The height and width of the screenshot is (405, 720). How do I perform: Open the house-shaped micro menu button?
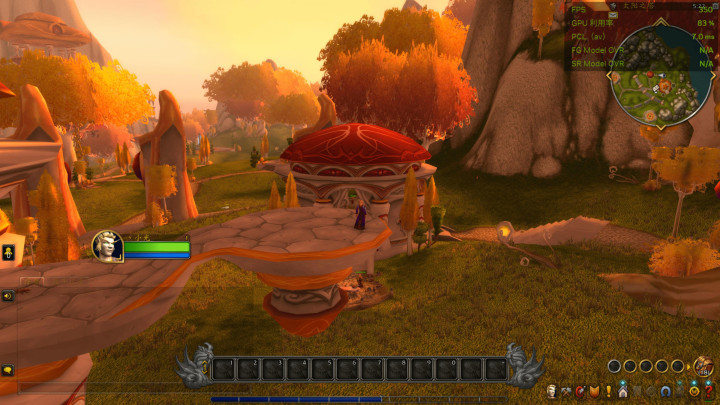pos(623,391)
